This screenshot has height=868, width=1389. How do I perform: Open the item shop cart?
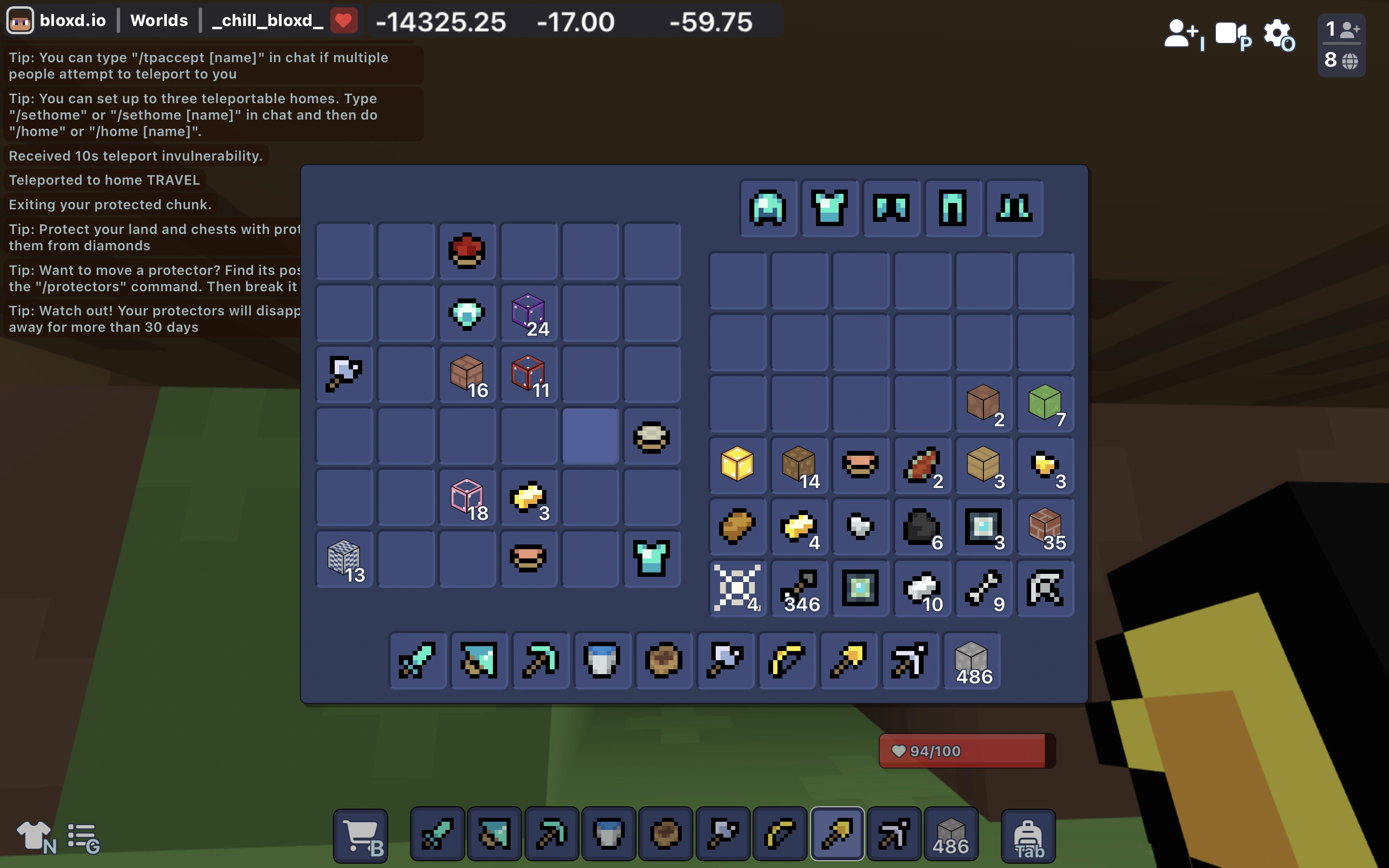(360, 834)
